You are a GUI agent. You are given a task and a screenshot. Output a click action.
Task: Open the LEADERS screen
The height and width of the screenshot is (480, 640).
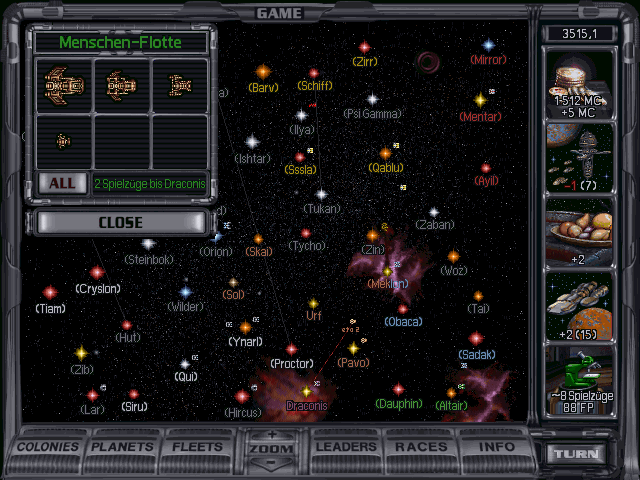346,446
